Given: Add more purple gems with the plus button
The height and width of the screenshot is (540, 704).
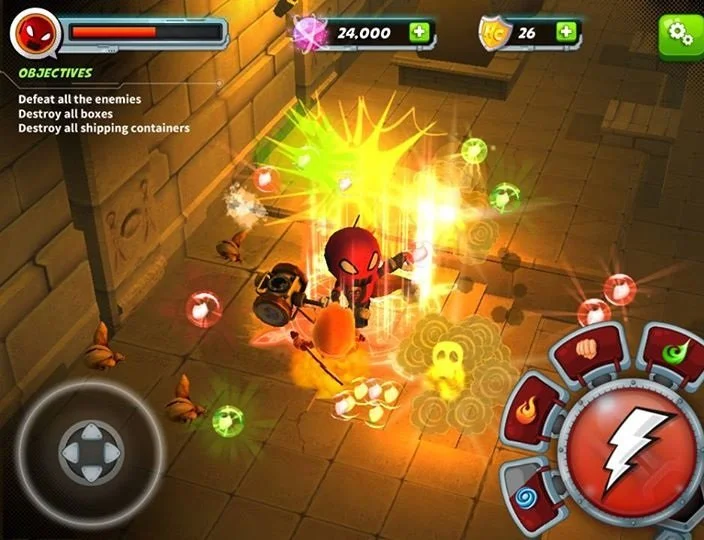Looking at the screenshot, I should (418, 32).
